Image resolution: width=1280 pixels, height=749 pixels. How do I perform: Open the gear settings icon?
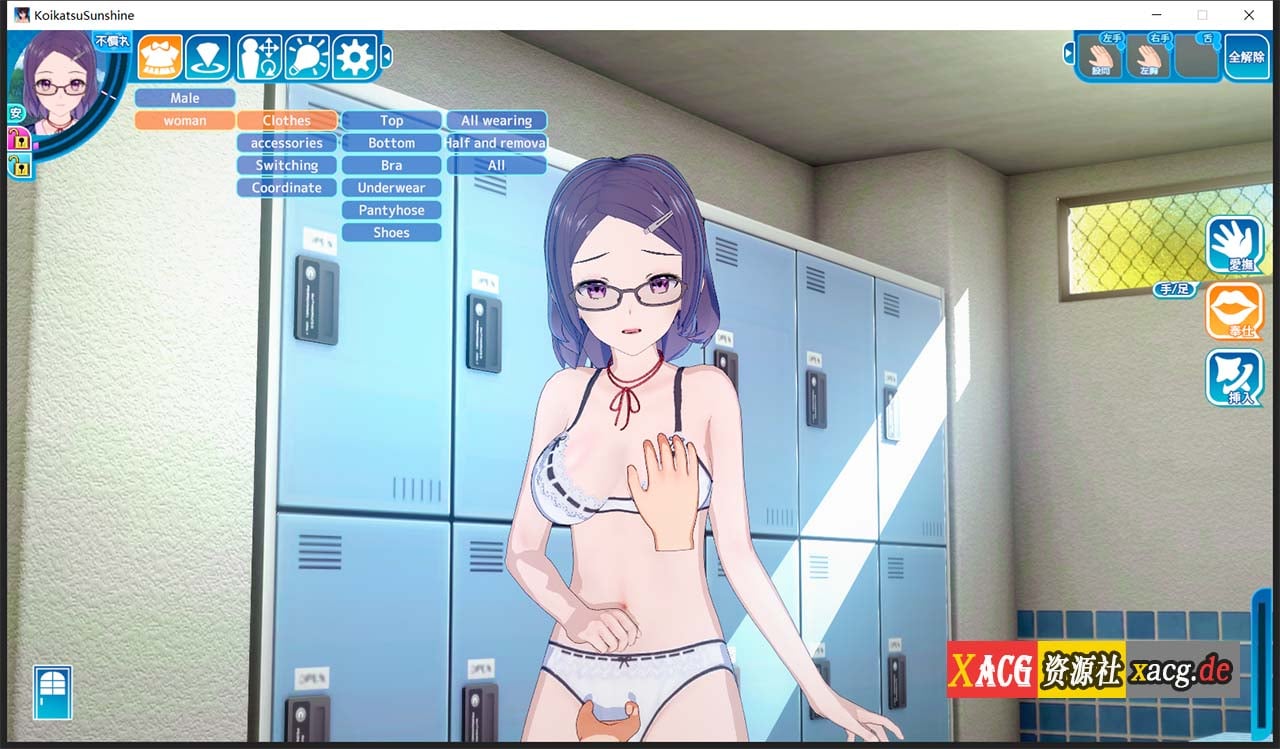pos(356,57)
